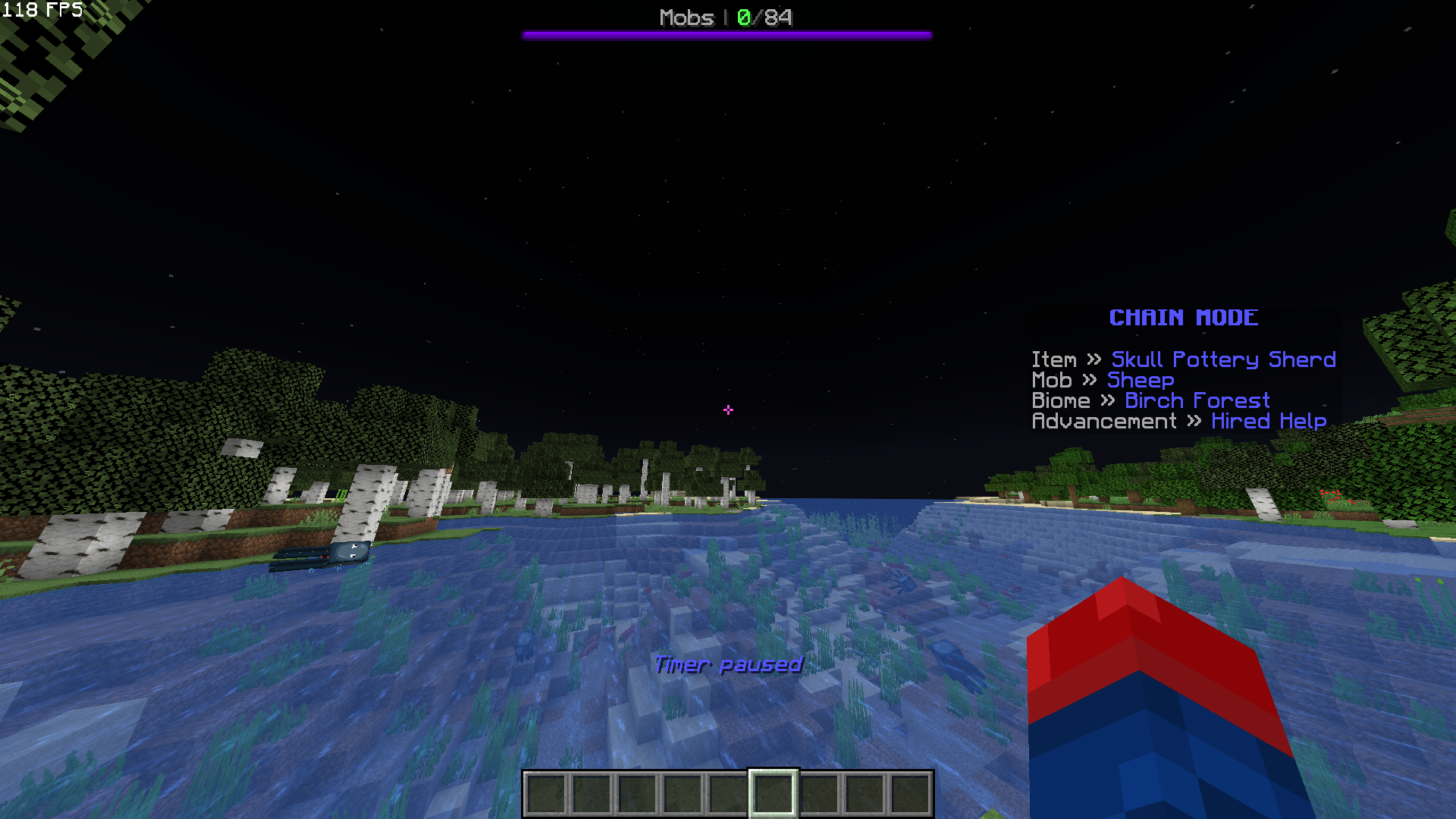Select the center hotbar slot
This screenshot has height=819, width=1456.
pyautogui.click(x=770, y=791)
